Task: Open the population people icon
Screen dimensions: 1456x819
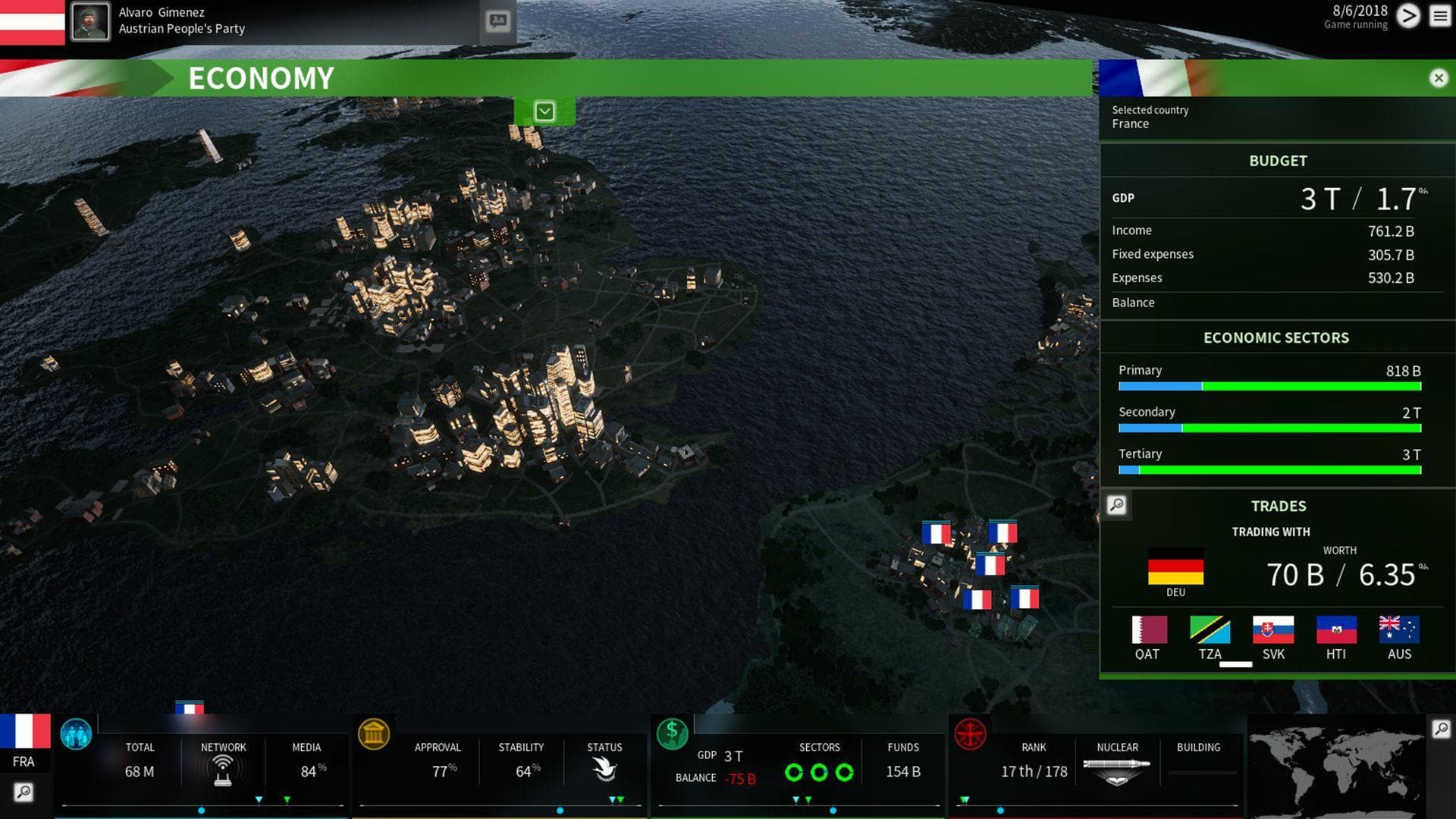Action: (x=76, y=734)
